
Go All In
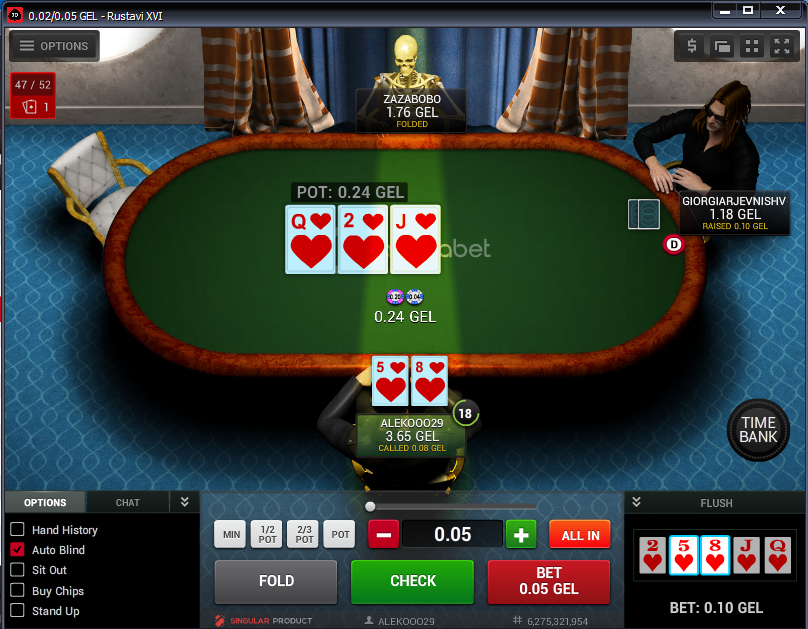(580, 535)
